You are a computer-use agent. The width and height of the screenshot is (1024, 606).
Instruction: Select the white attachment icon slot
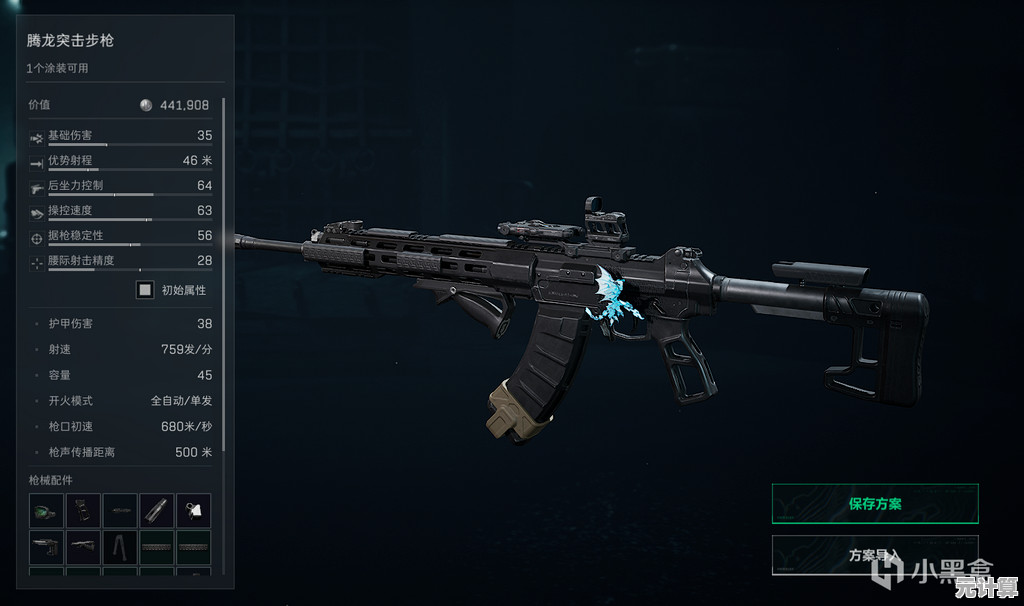[194, 510]
